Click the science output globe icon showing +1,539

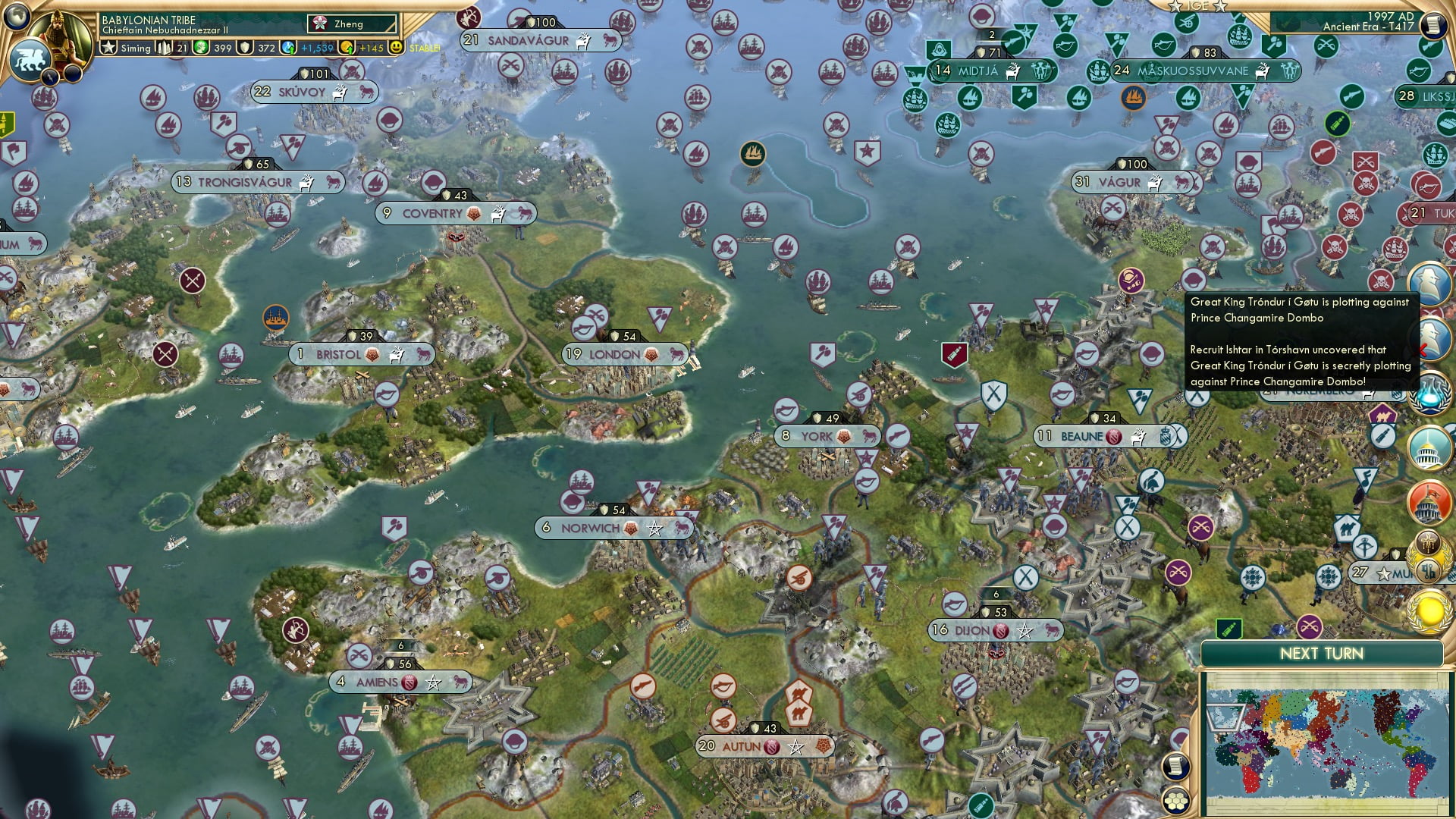(288, 48)
